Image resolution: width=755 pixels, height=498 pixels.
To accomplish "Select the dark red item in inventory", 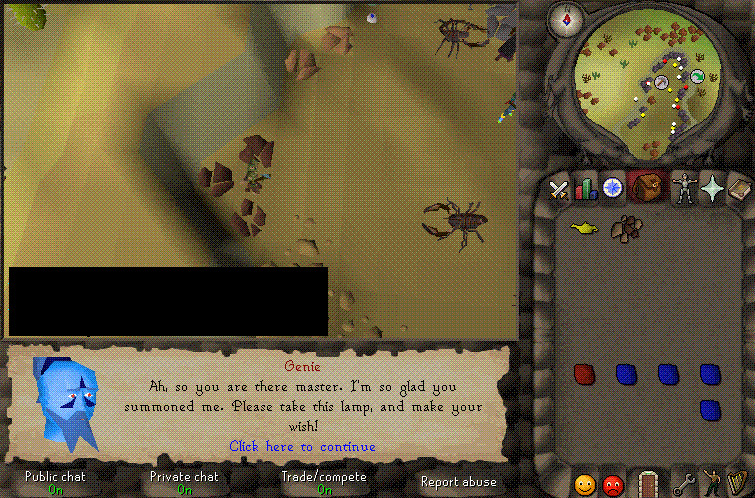I will coord(584,374).
